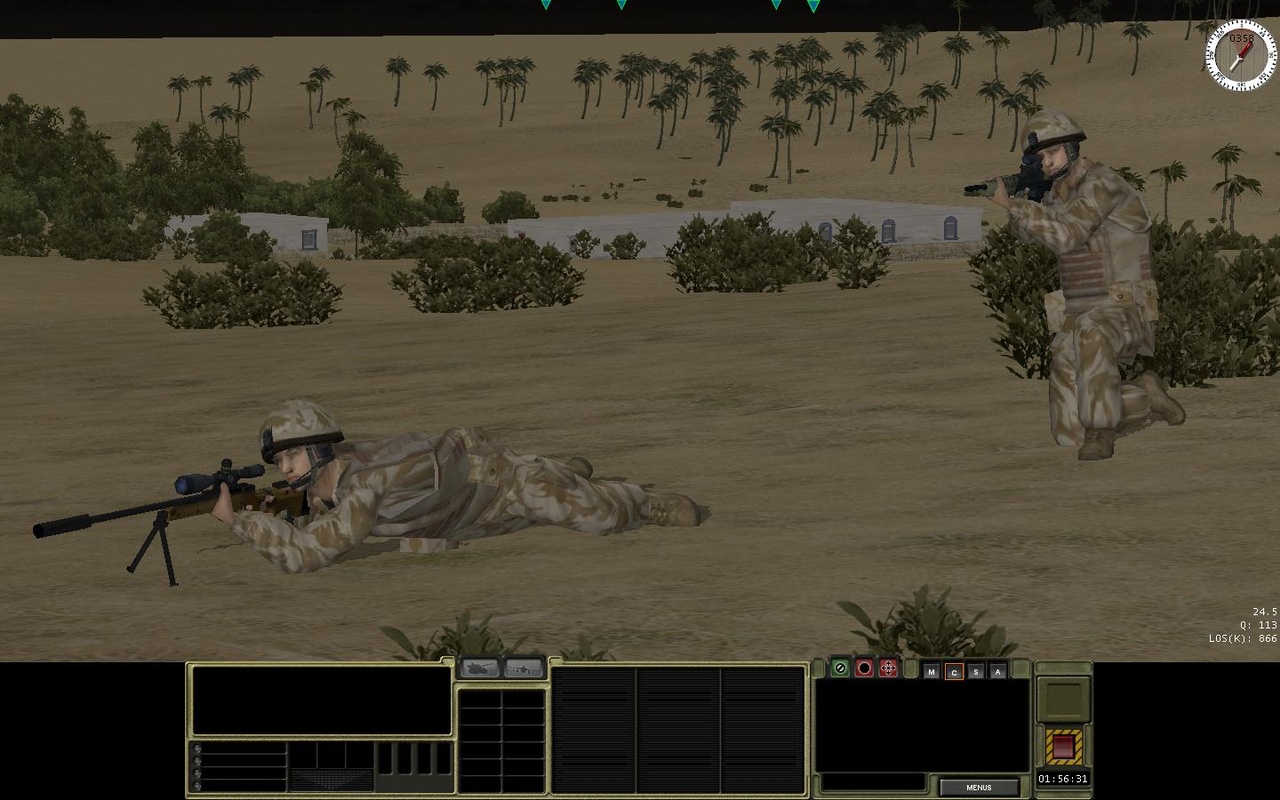This screenshot has height=800, width=1280.
Task: Select the vehicle silhouette icon beside the tank icon
Action: pyautogui.click(x=524, y=668)
